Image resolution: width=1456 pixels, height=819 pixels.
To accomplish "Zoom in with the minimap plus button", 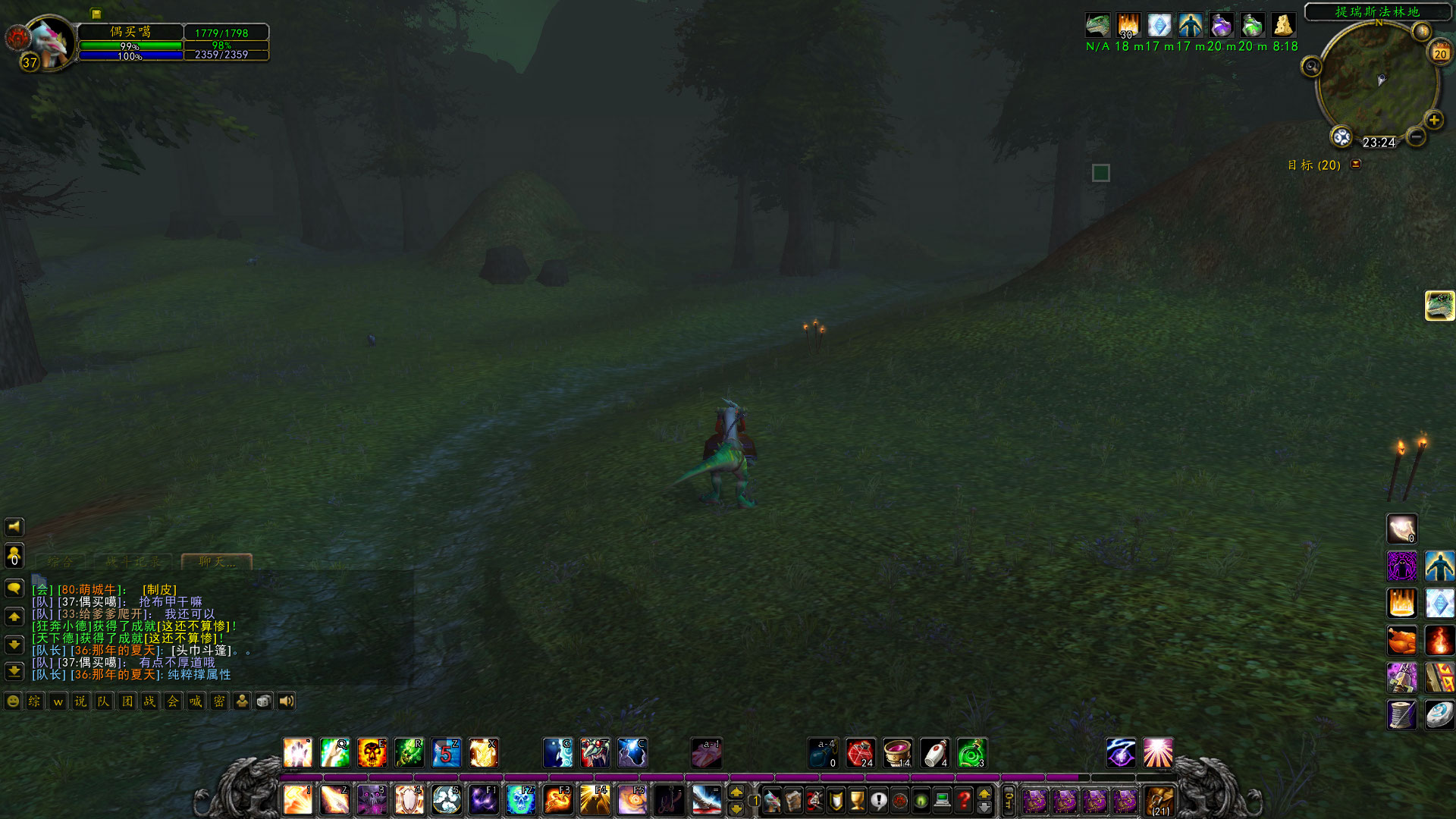I will click(x=1433, y=119).
